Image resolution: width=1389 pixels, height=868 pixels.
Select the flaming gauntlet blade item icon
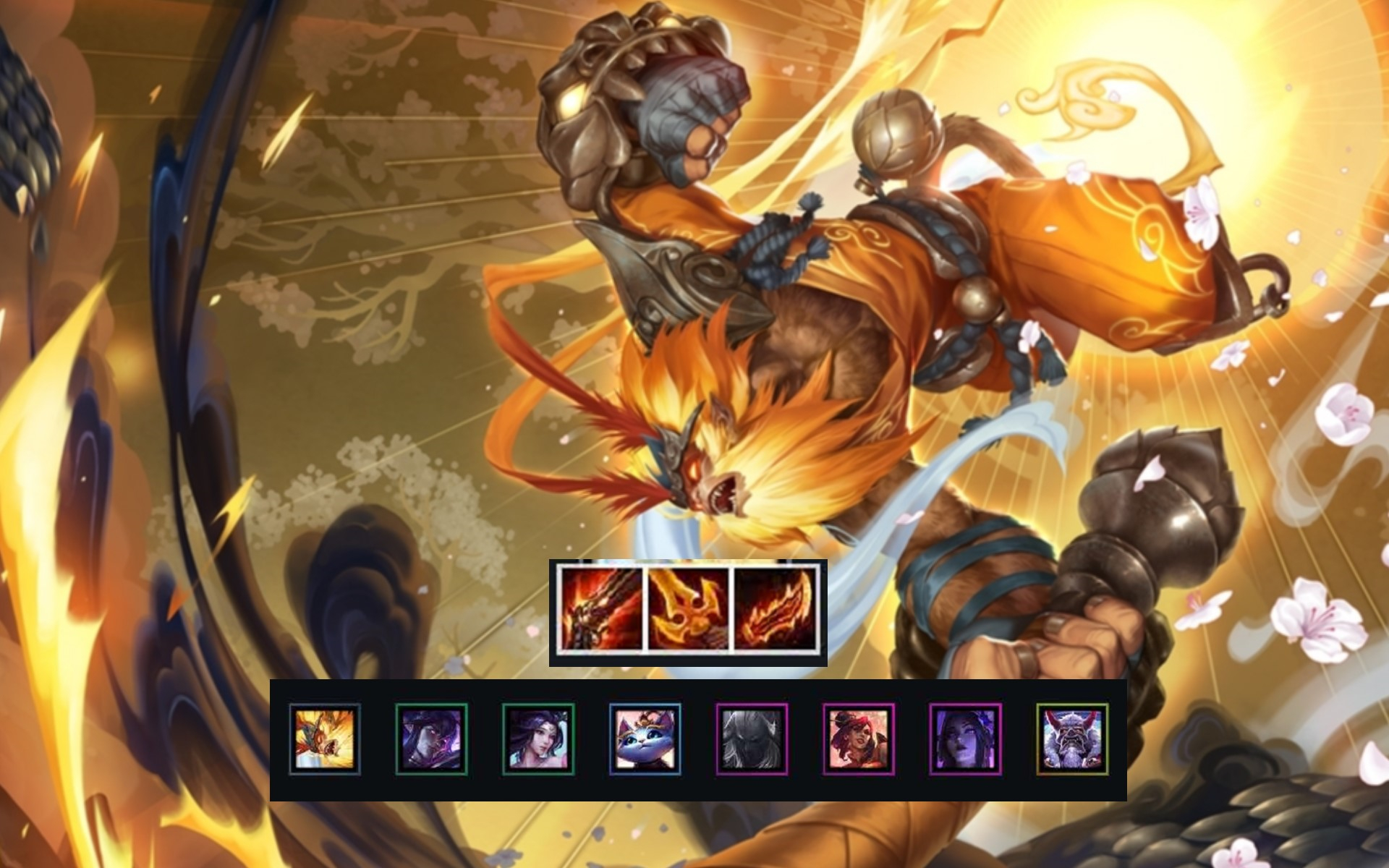coord(601,608)
